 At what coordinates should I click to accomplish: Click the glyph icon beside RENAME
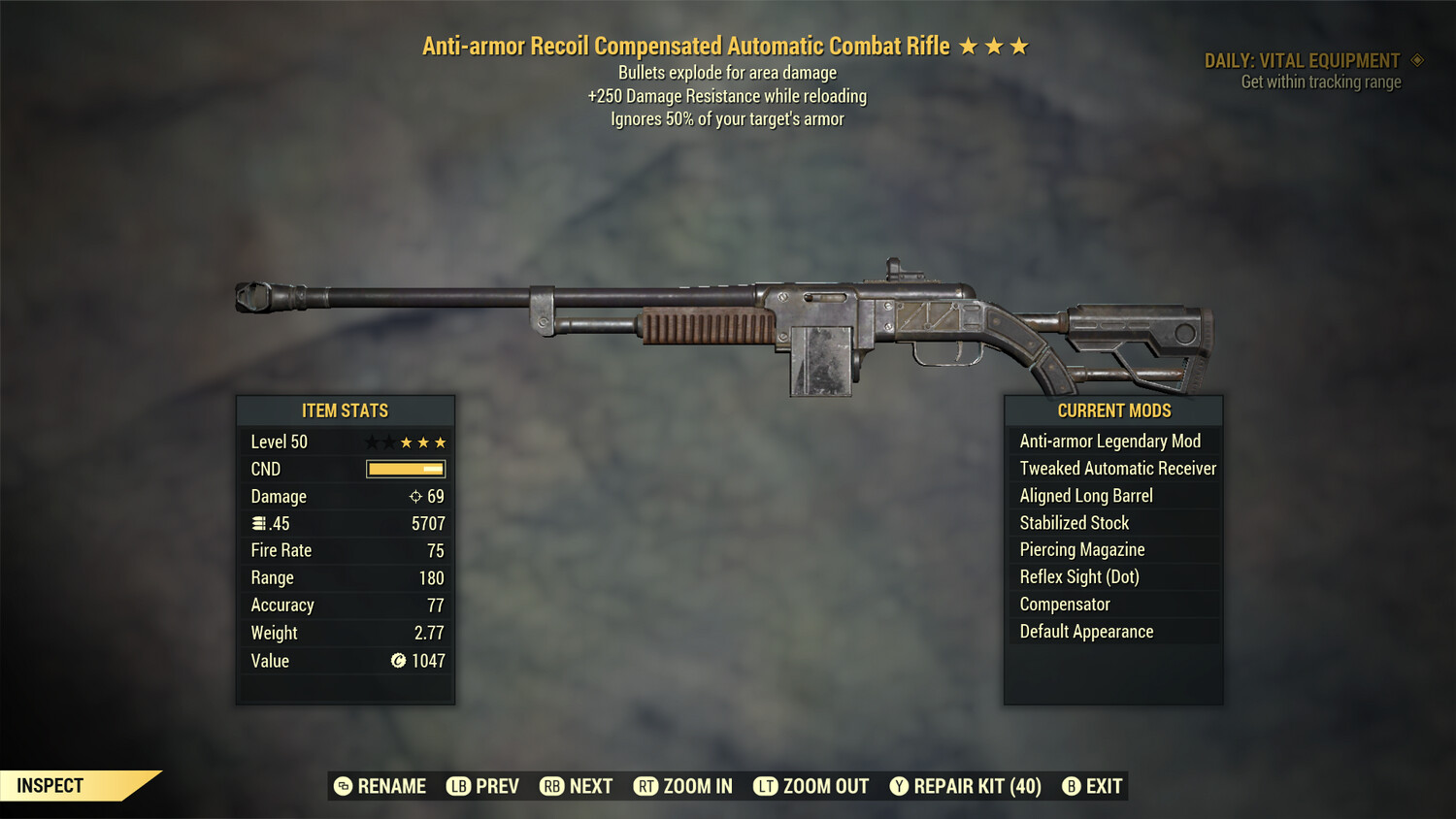click(342, 786)
